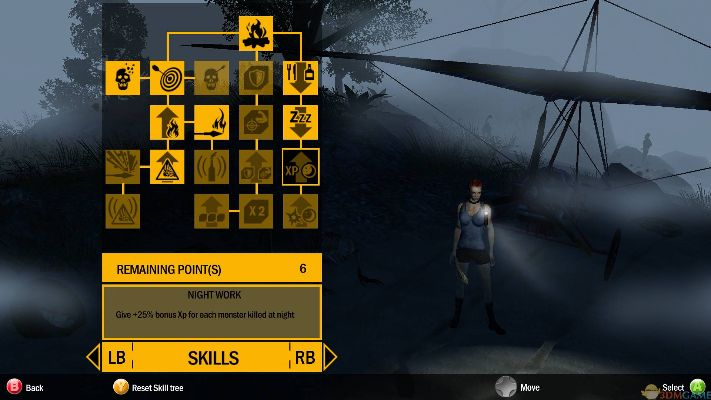Select the campfire skill at the tree top

tap(255, 32)
